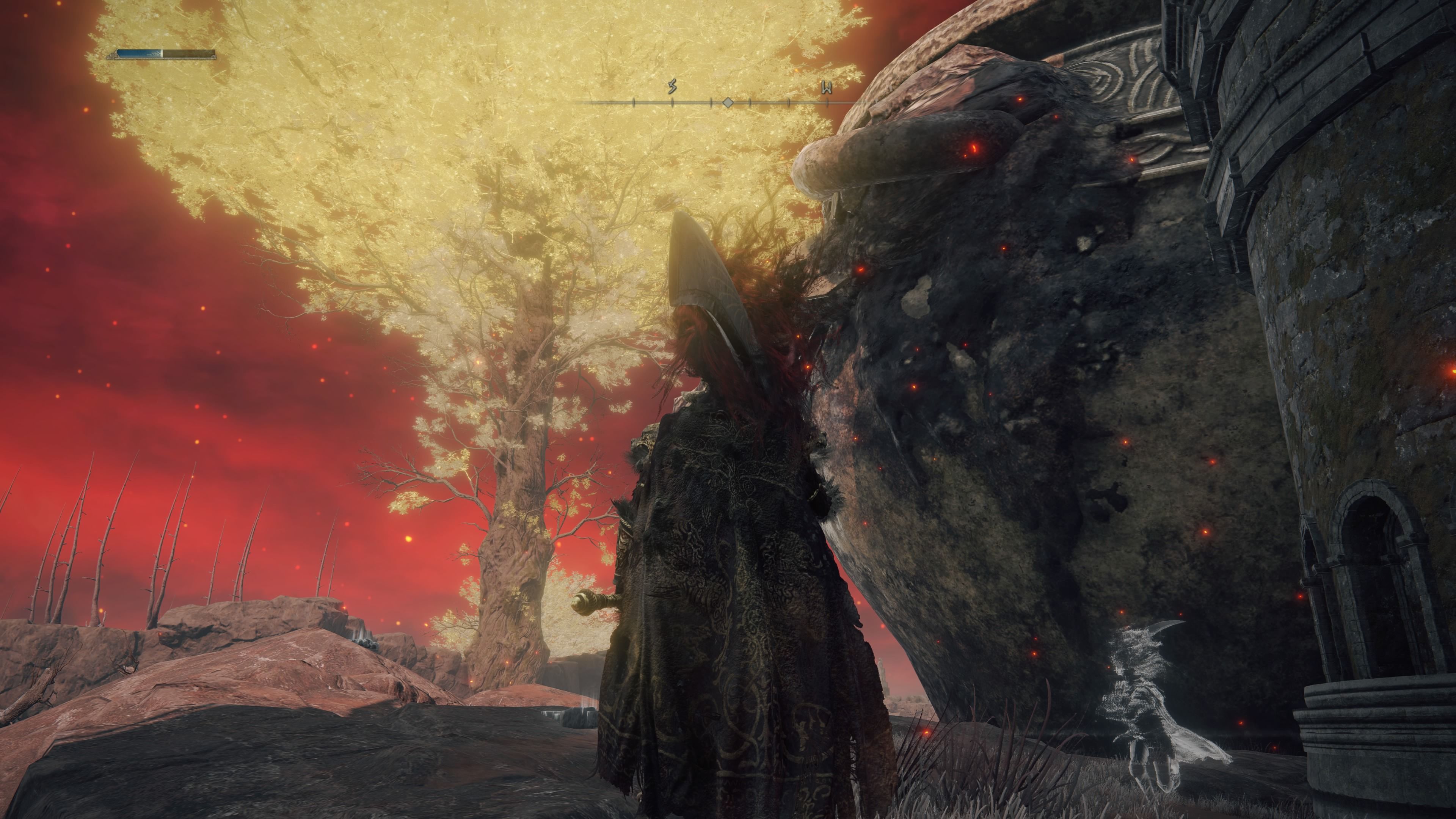Click the leftmost tick mark on the compass bar

(634, 102)
